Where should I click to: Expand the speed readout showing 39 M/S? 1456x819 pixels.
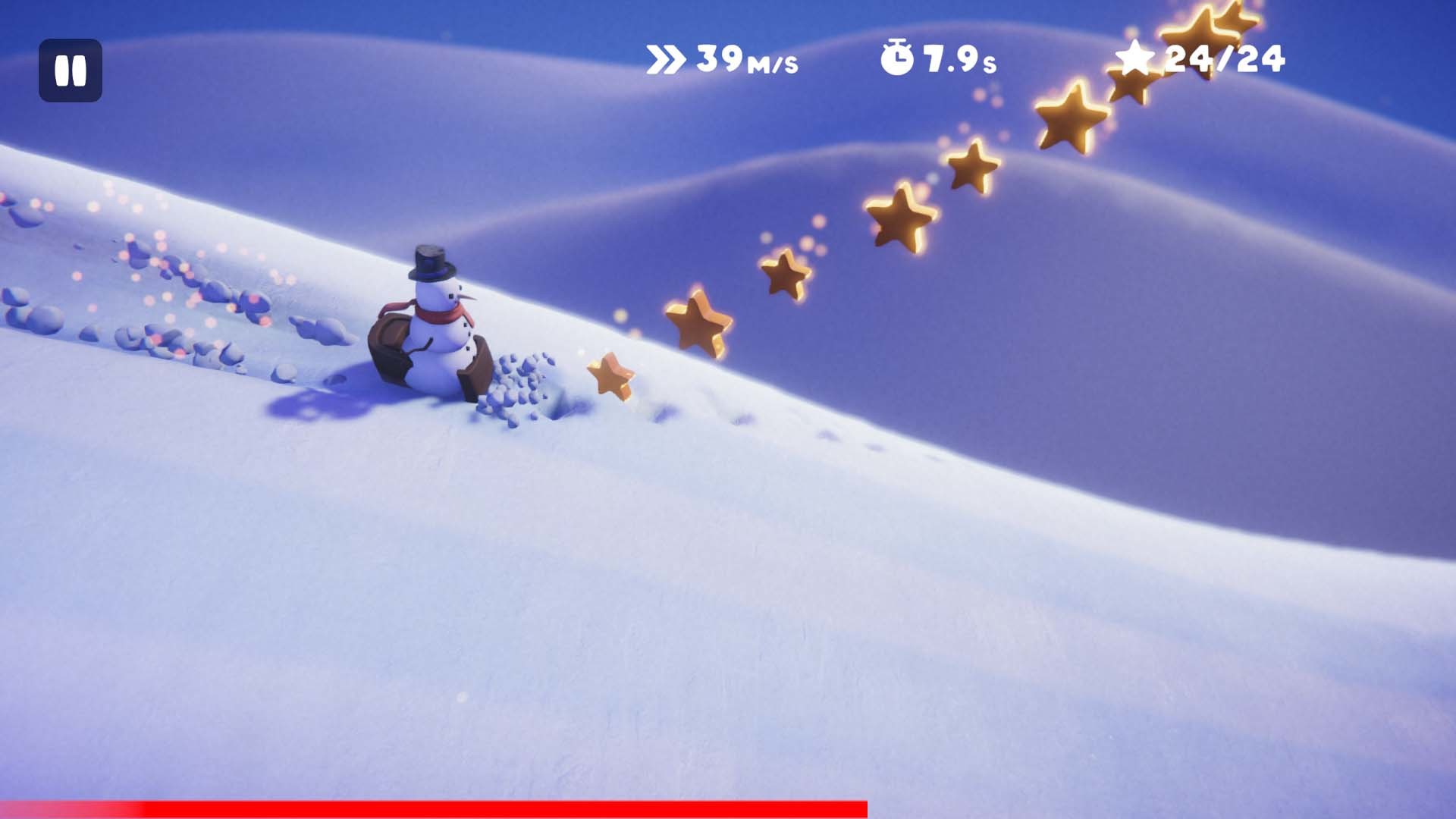728,59
